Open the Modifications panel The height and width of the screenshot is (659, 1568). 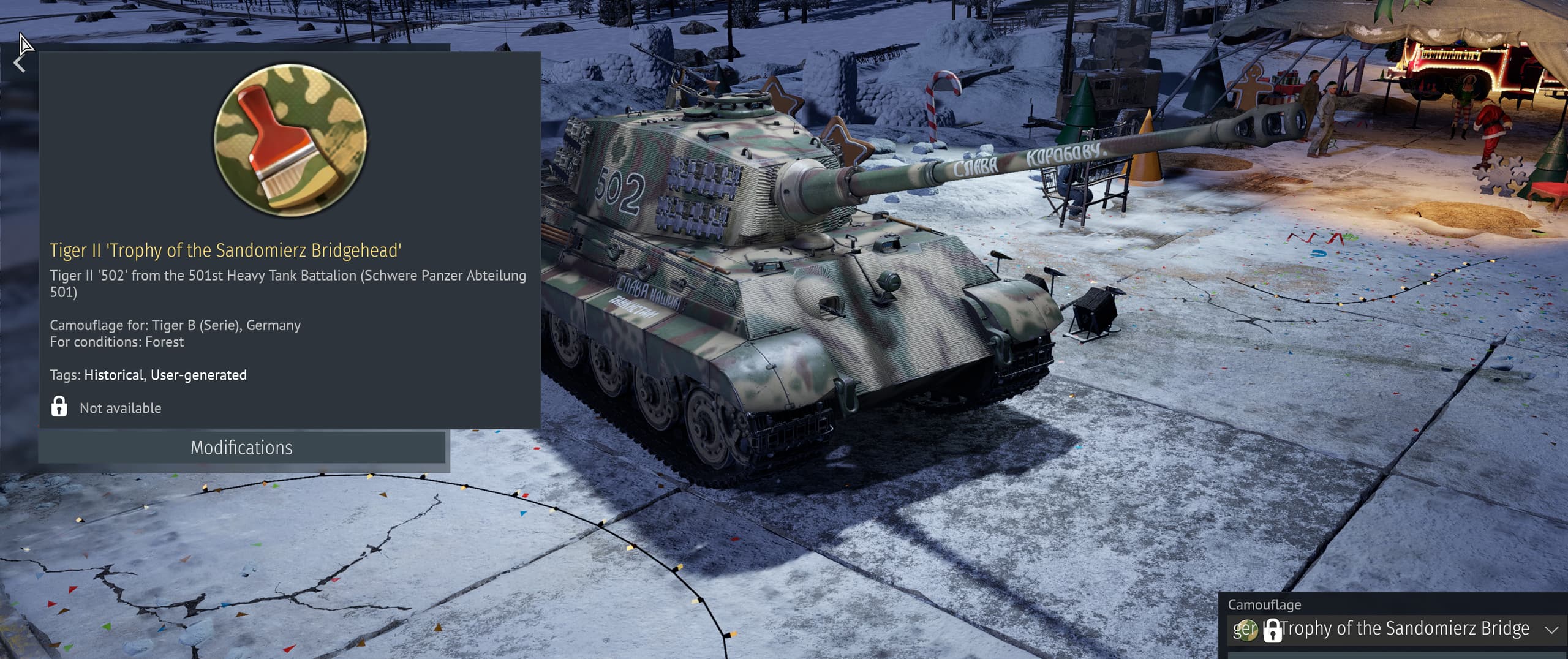[241, 448]
